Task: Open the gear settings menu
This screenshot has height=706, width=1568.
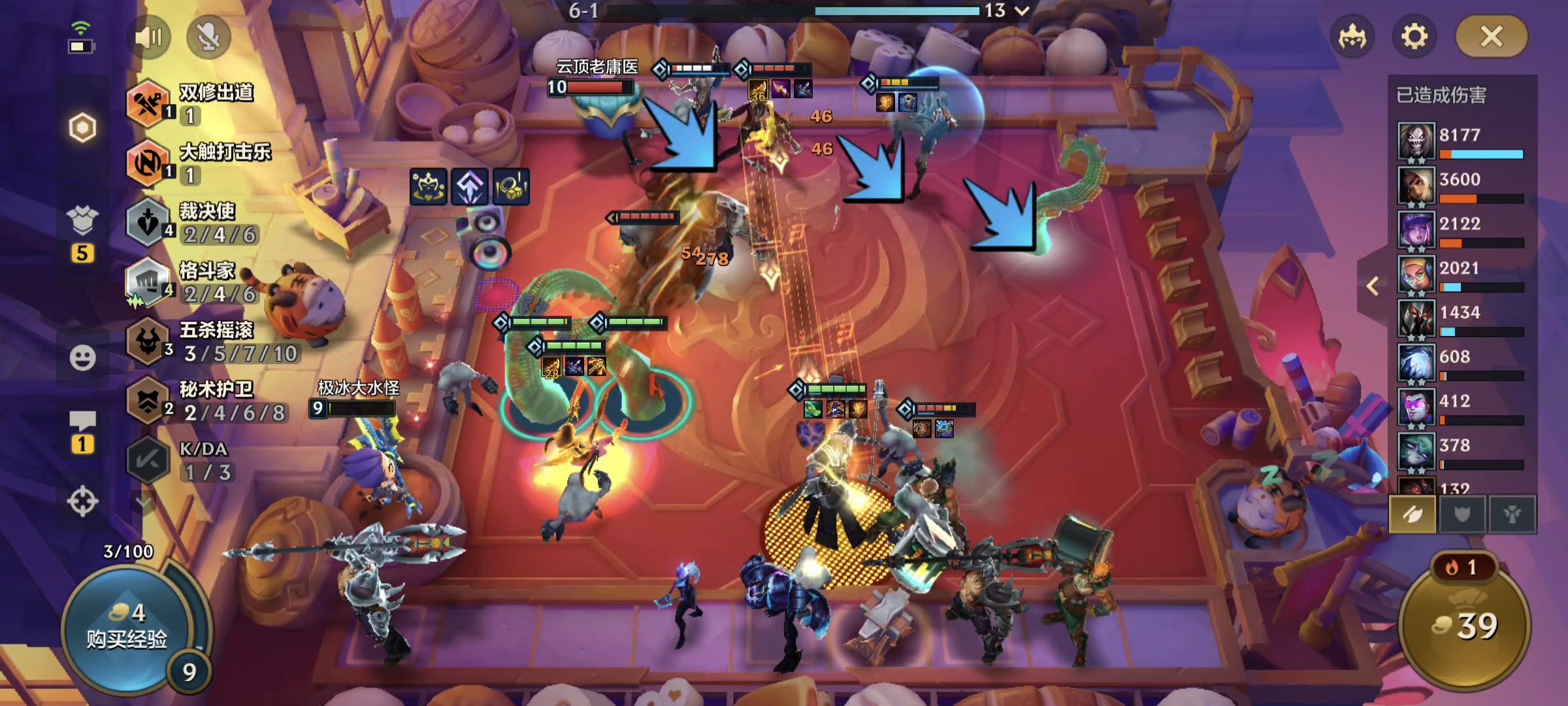Action: tap(1414, 37)
